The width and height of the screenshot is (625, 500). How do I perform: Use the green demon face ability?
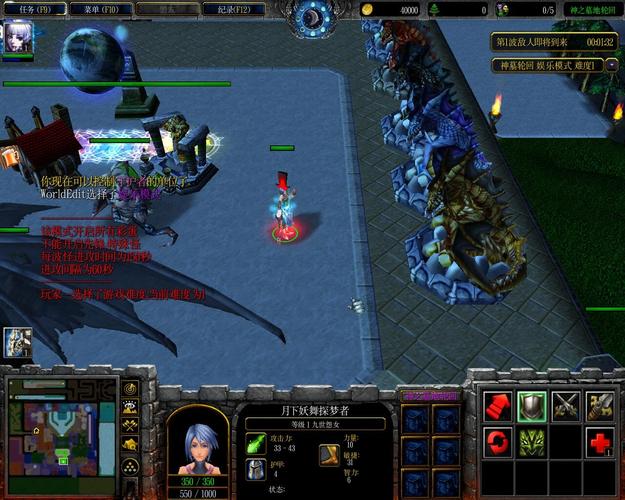pos(532,440)
